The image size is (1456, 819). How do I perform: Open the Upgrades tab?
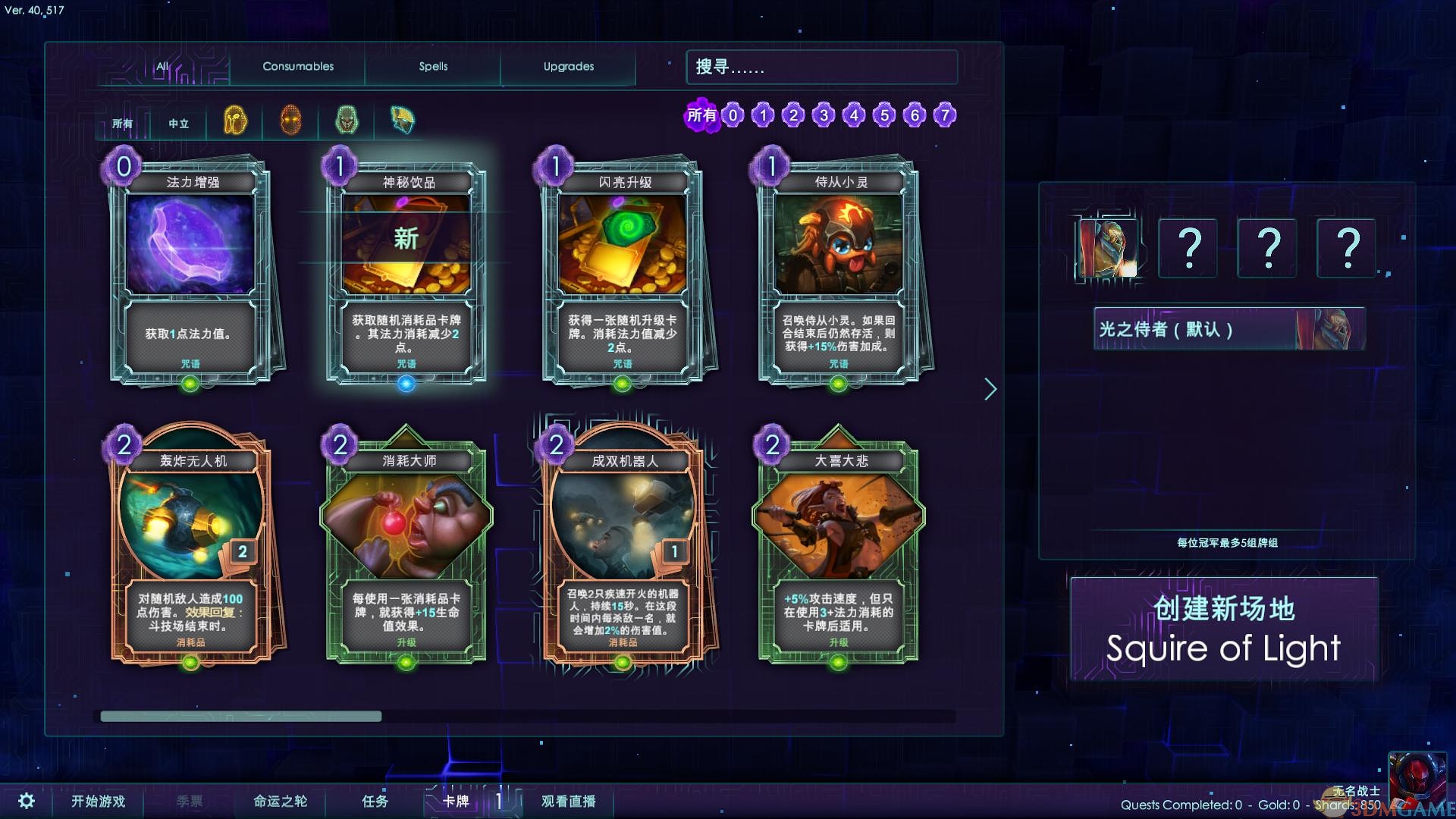pos(568,67)
